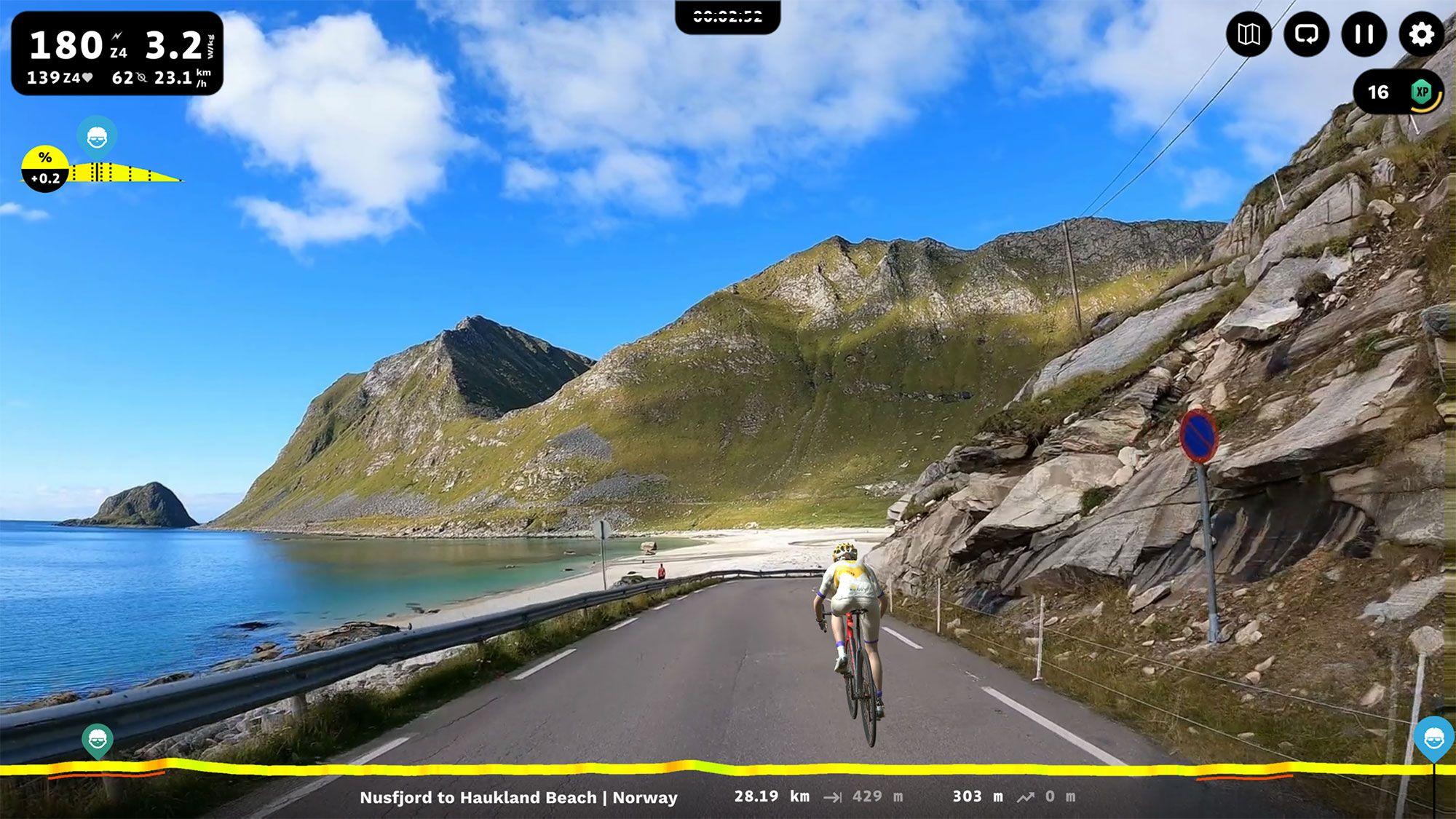Click the green XP hexagon emblem
The height and width of the screenshot is (819, 1456).
tap(1422, 92)
